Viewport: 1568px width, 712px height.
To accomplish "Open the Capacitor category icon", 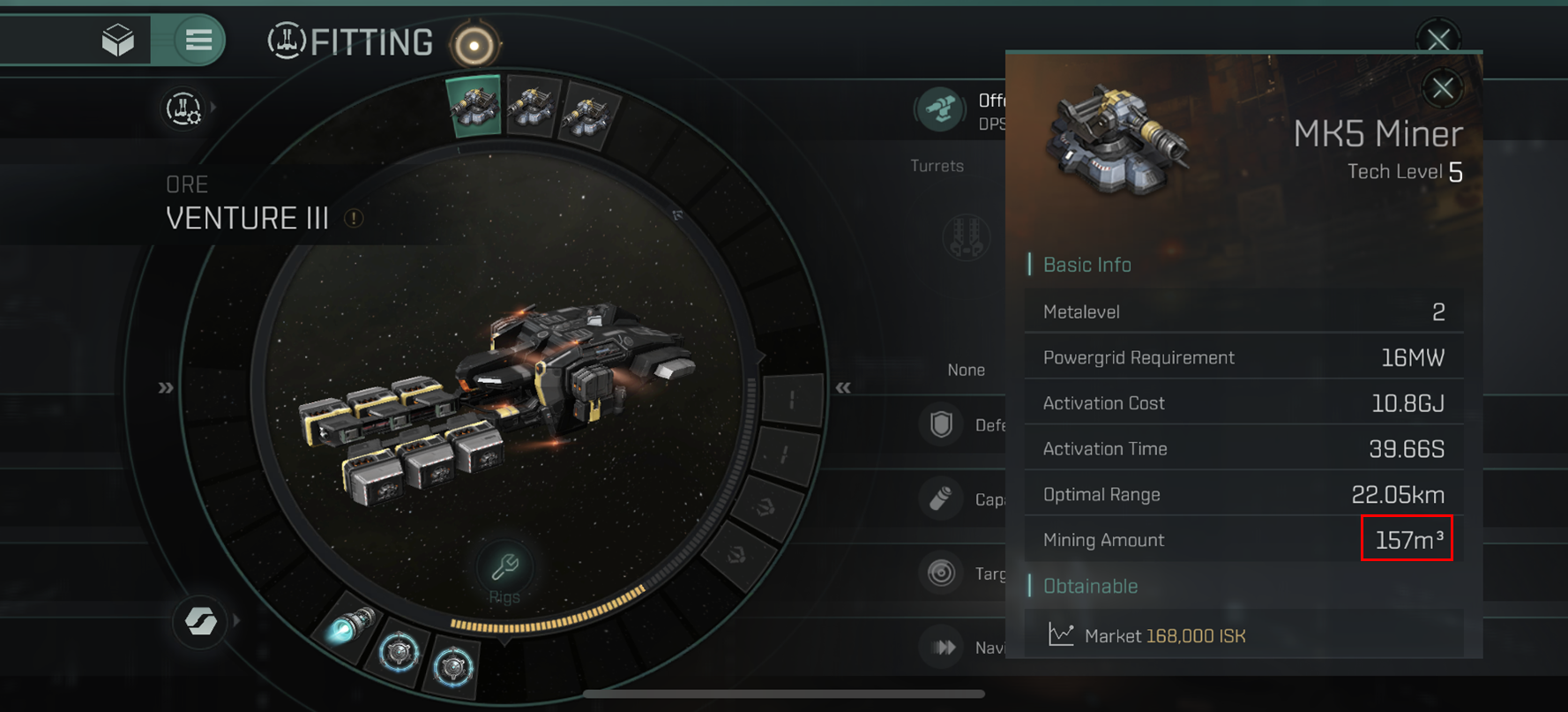I will pyautogui.click(x=941, y=498).
